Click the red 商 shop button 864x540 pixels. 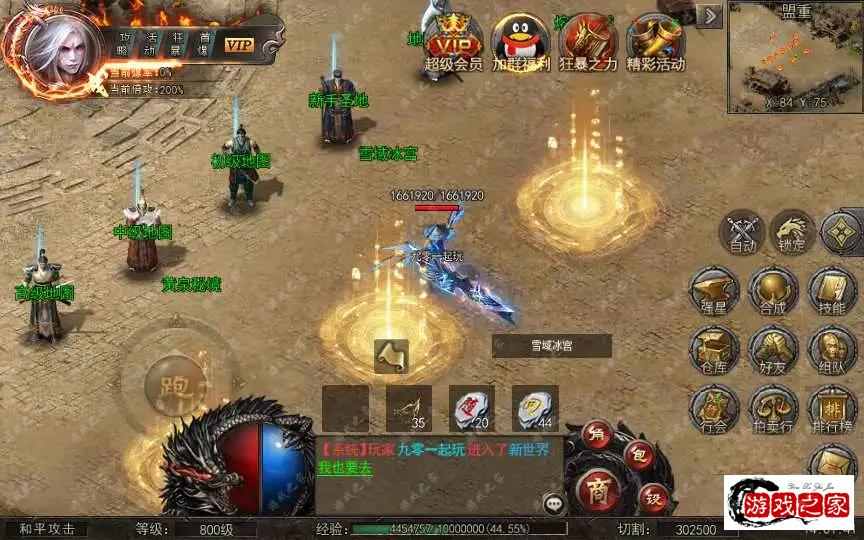[x=599, y=489]
